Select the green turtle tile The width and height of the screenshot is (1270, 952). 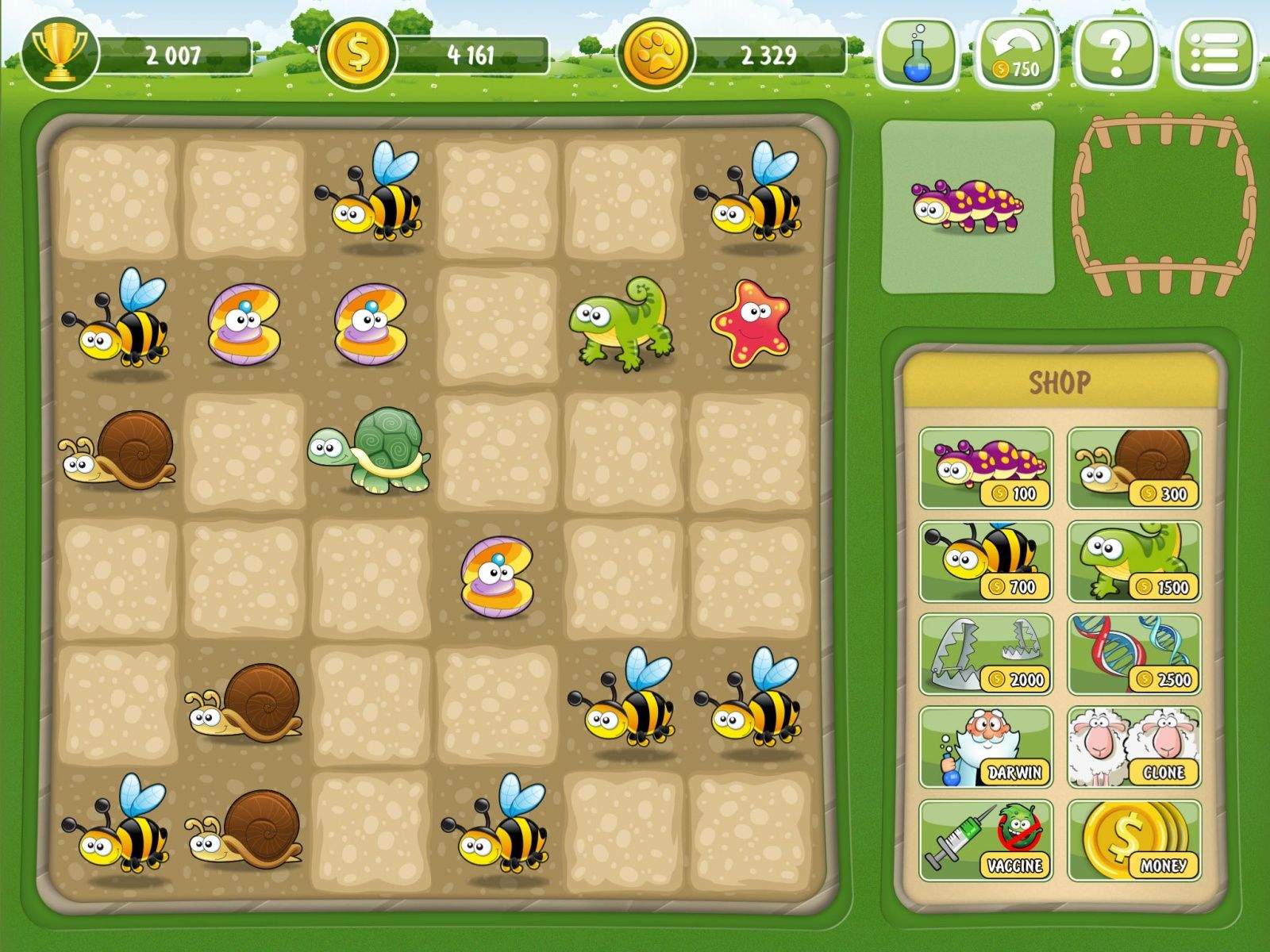click(370, 451)
